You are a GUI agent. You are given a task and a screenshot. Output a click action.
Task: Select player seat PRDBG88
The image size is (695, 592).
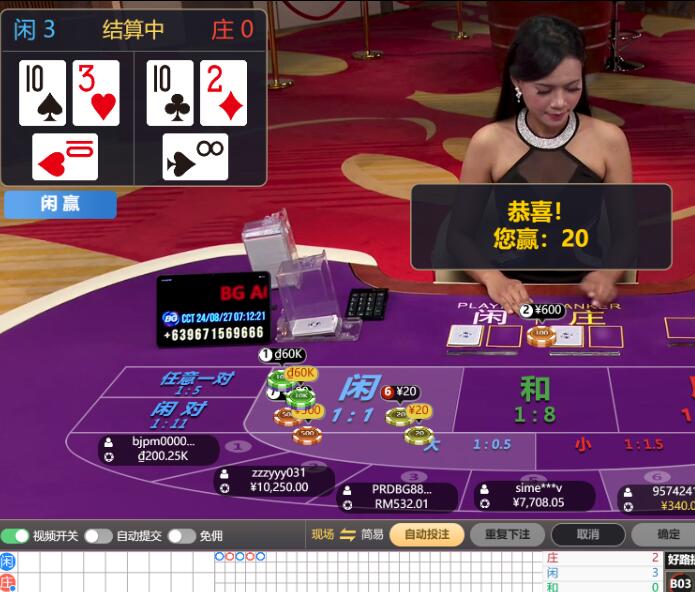pyautogui.click(x=399, y=496)
